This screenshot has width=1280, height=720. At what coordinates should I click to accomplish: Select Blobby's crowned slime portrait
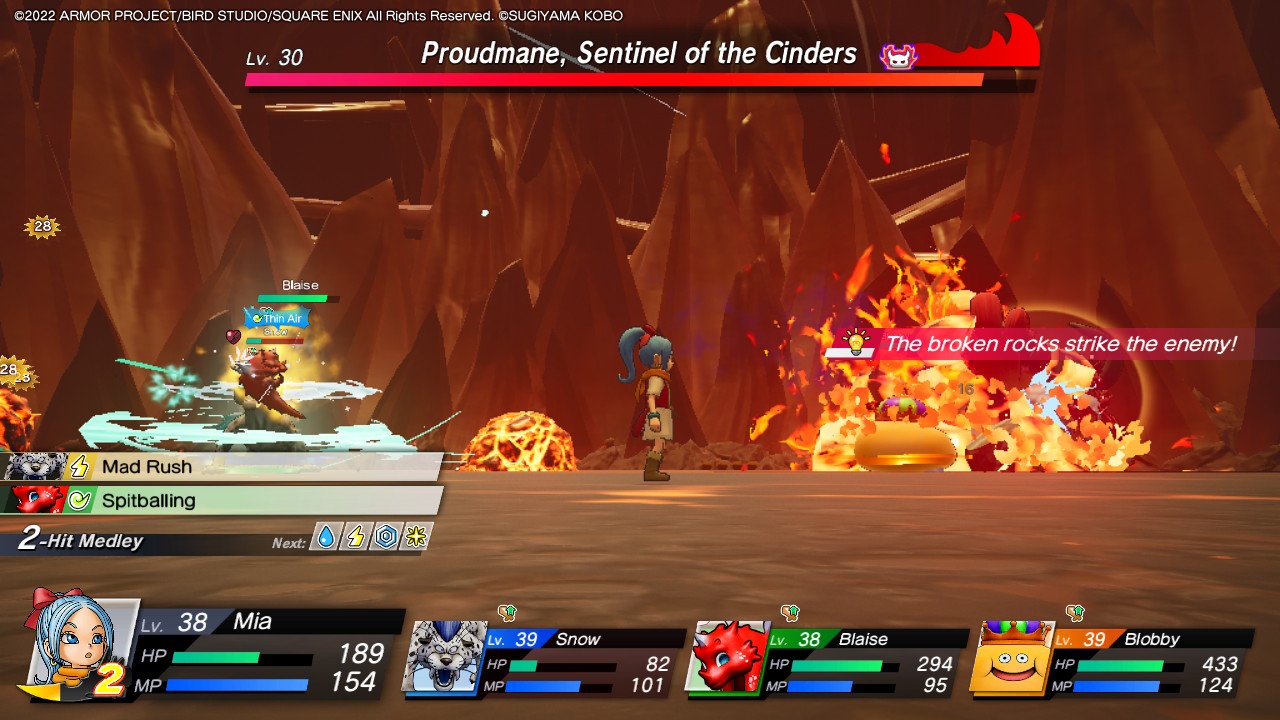1015,660
